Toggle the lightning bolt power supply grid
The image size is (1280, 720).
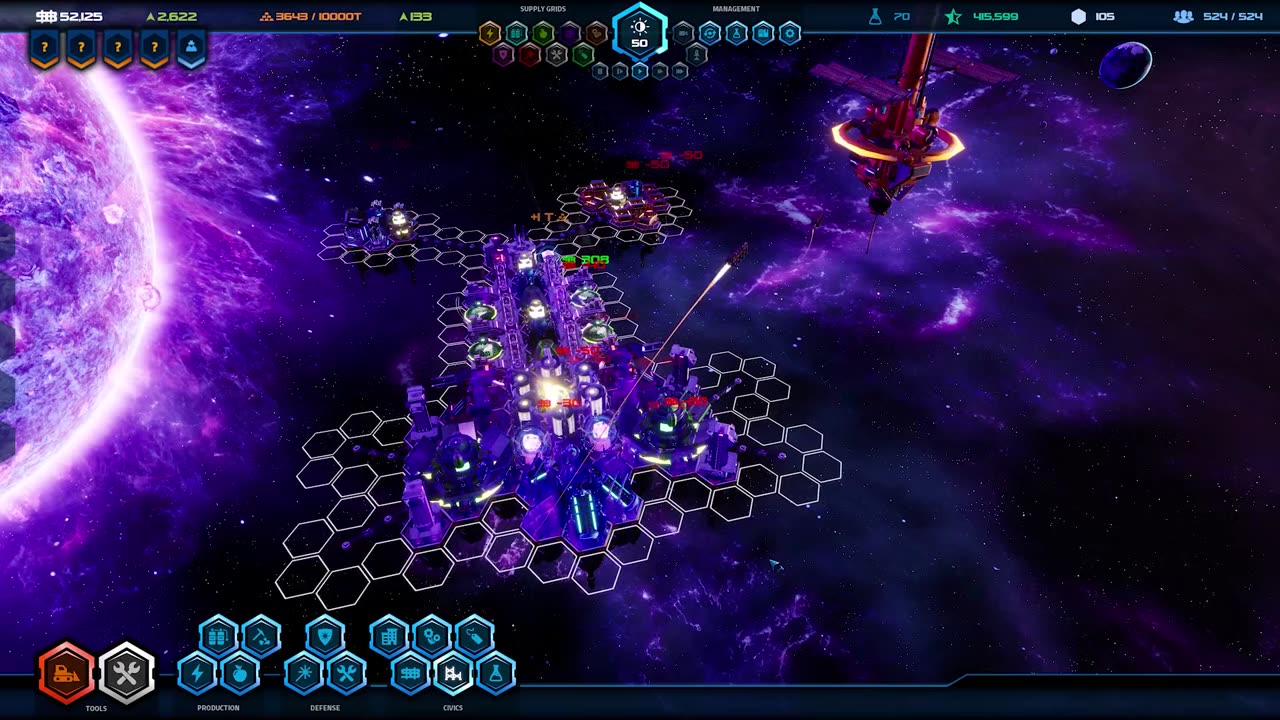(489, 33)
